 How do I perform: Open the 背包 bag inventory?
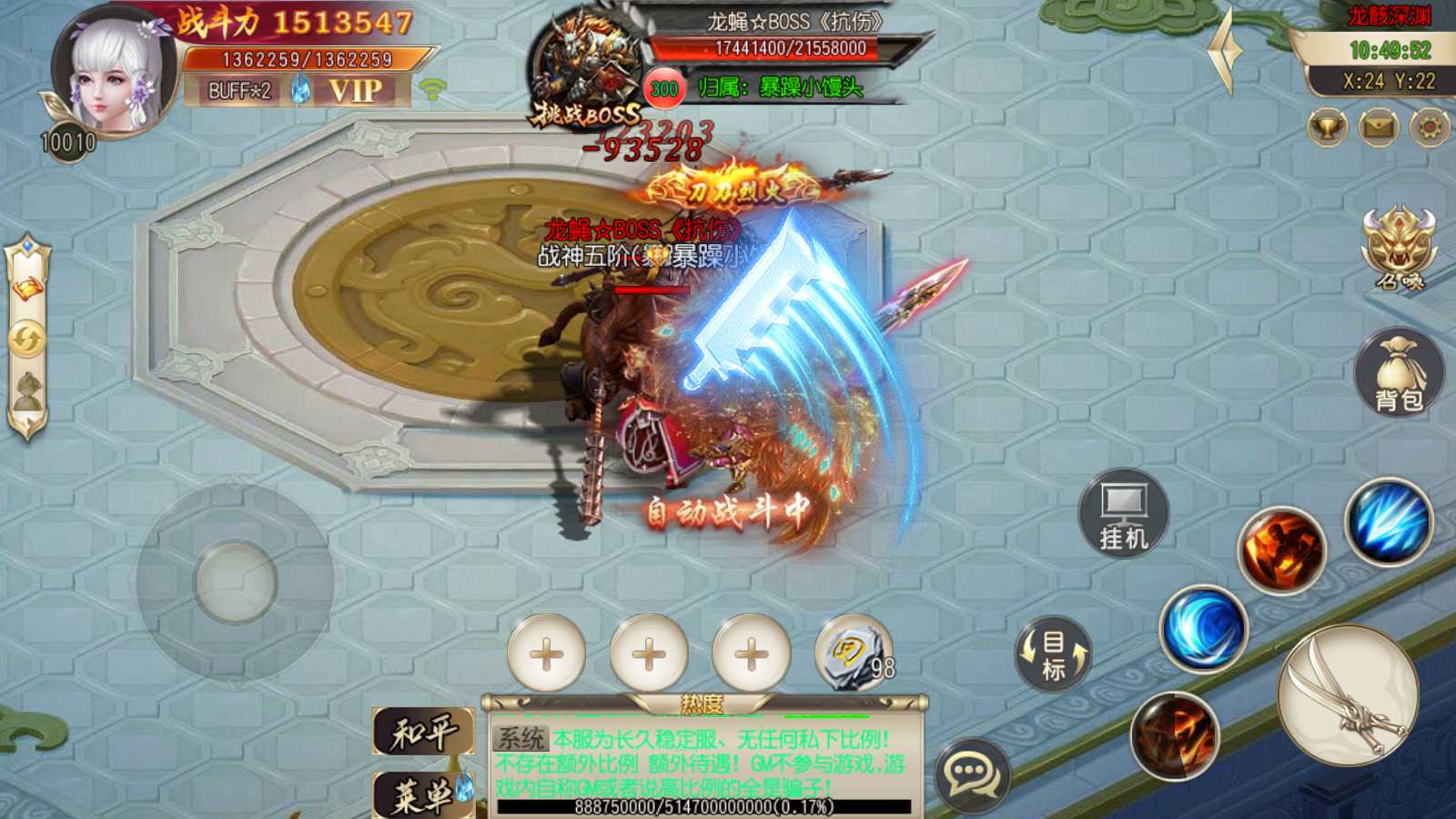click(x=1399, y=373)
